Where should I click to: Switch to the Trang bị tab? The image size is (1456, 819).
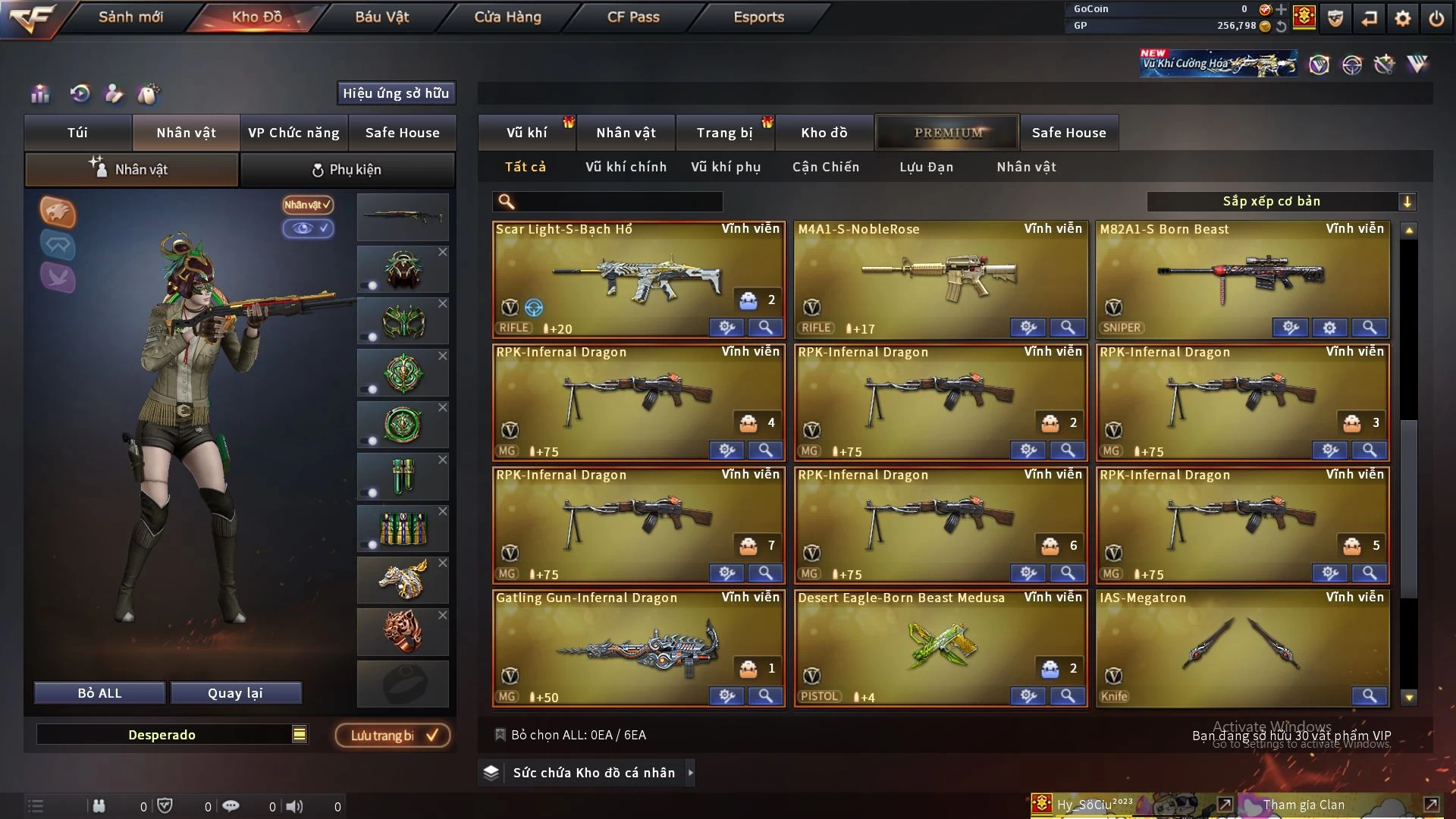(724, 133)
